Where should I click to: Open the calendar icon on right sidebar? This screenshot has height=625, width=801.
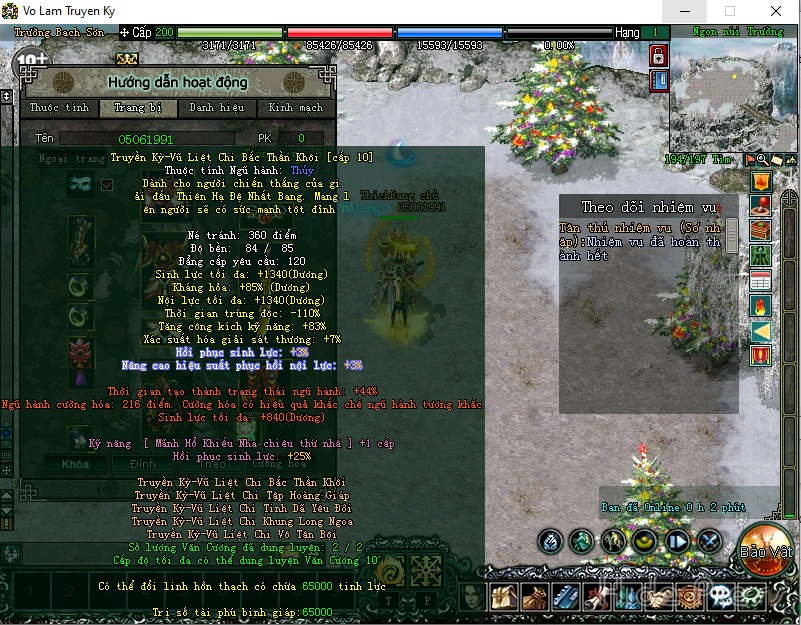761,280
